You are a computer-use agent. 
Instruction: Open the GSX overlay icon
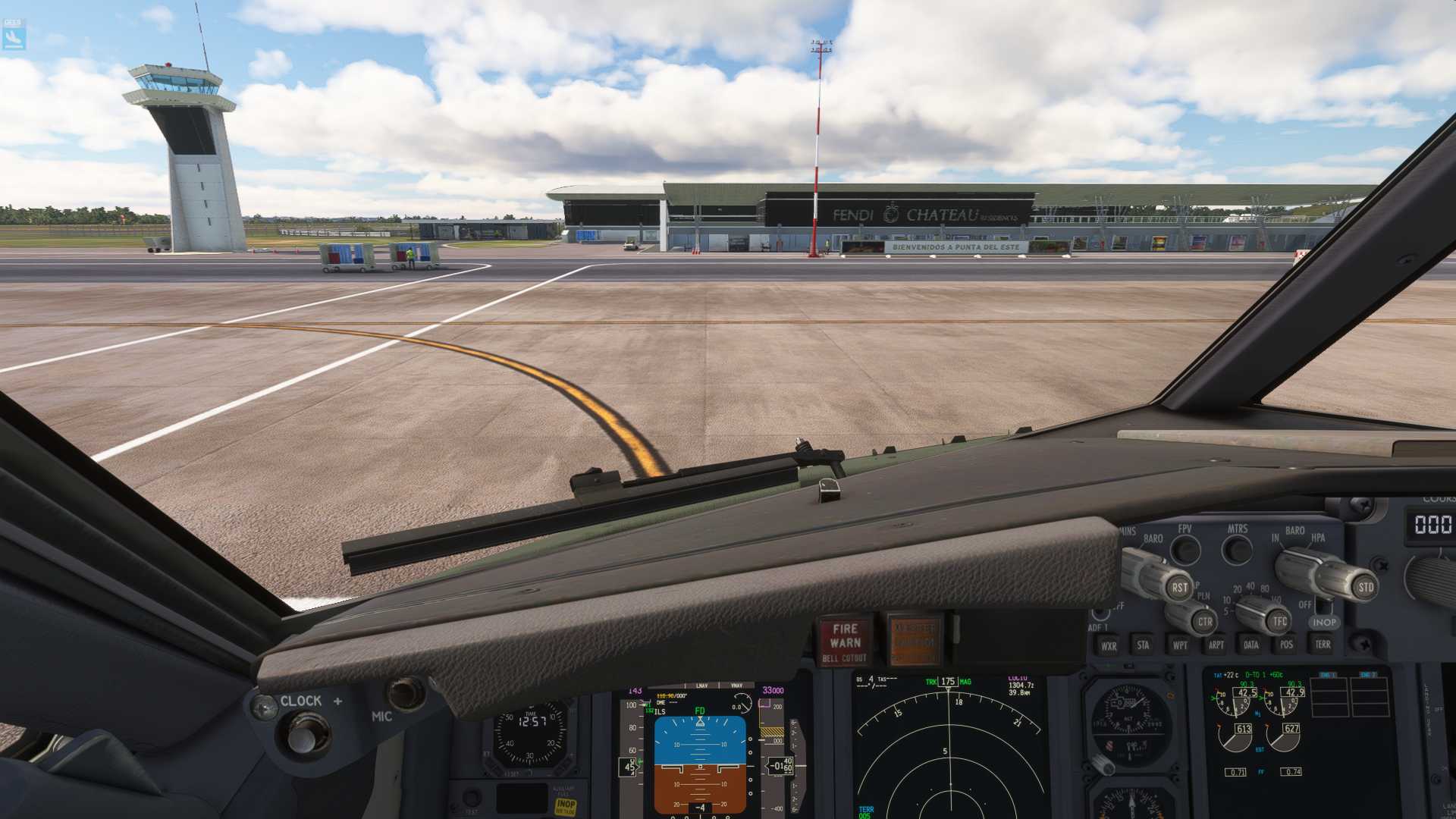(14, 34)
